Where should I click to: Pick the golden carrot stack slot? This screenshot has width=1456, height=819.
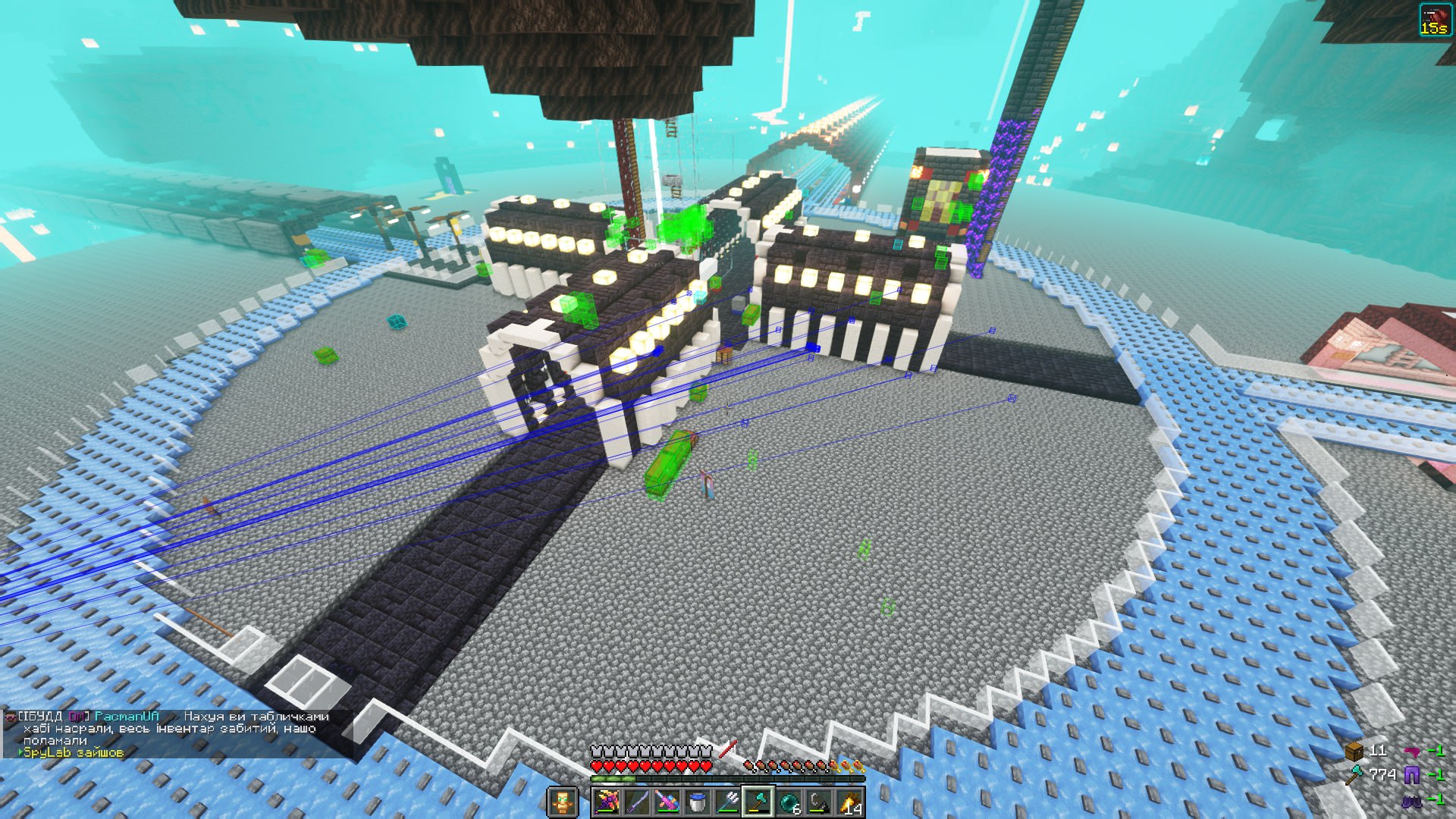click(x=849, y=802)
